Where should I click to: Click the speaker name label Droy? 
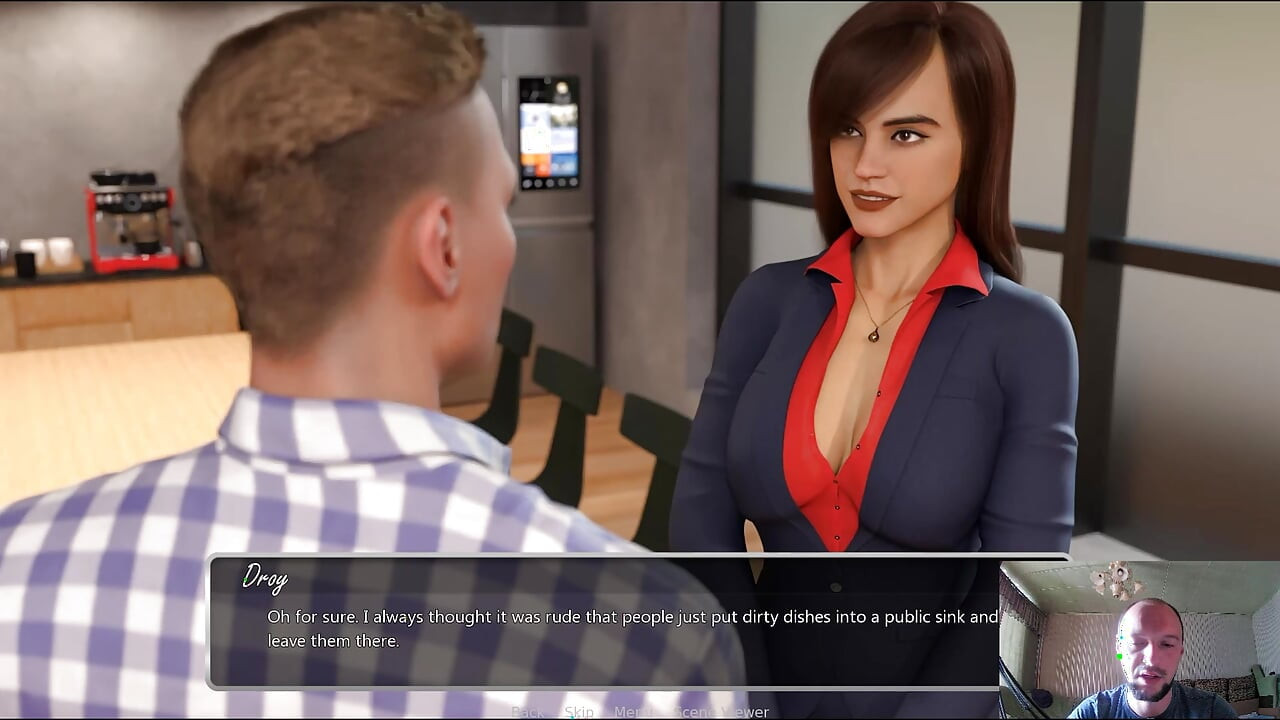265,578
